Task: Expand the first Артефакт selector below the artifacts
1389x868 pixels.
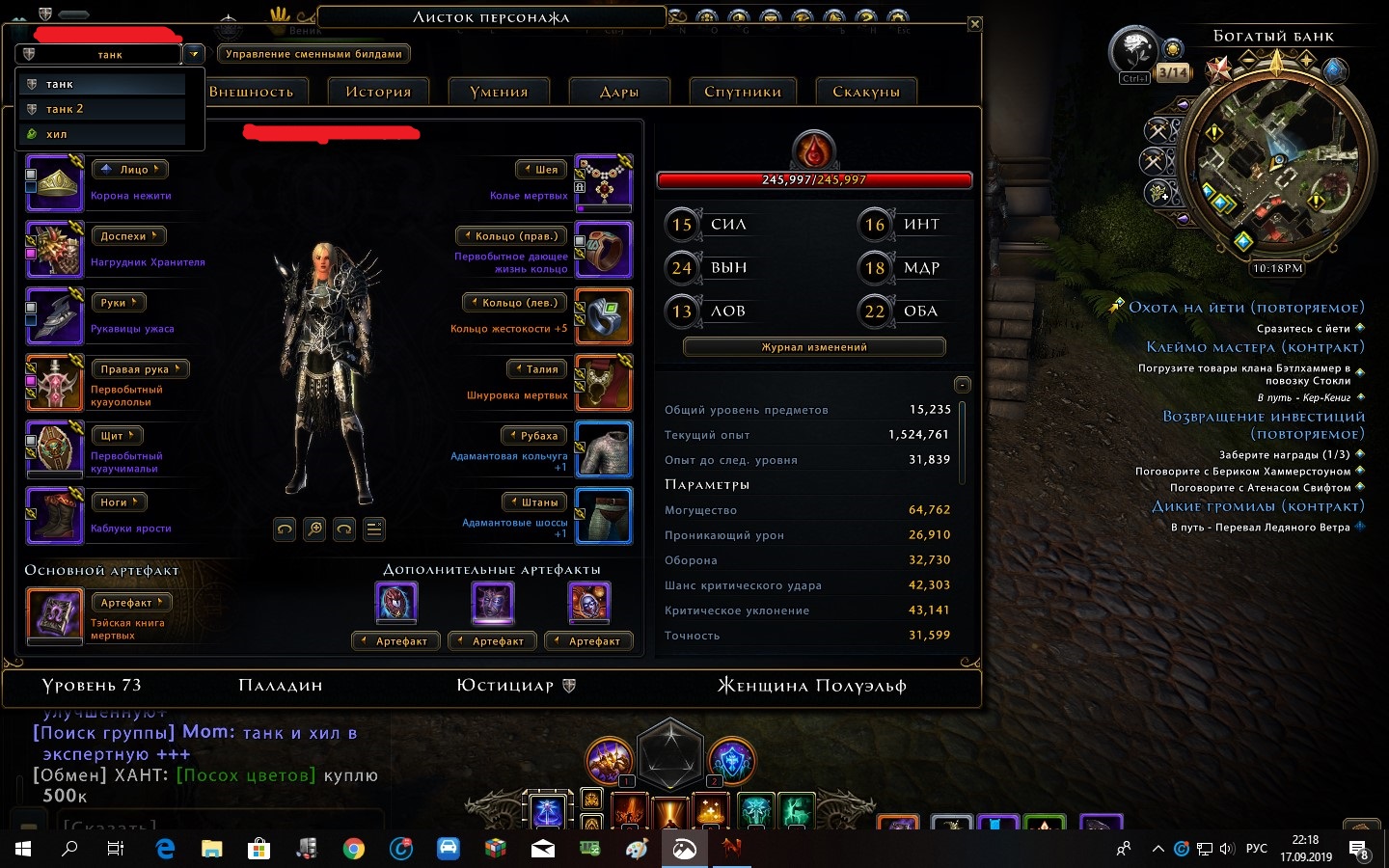Action: [x=395, y=640]
